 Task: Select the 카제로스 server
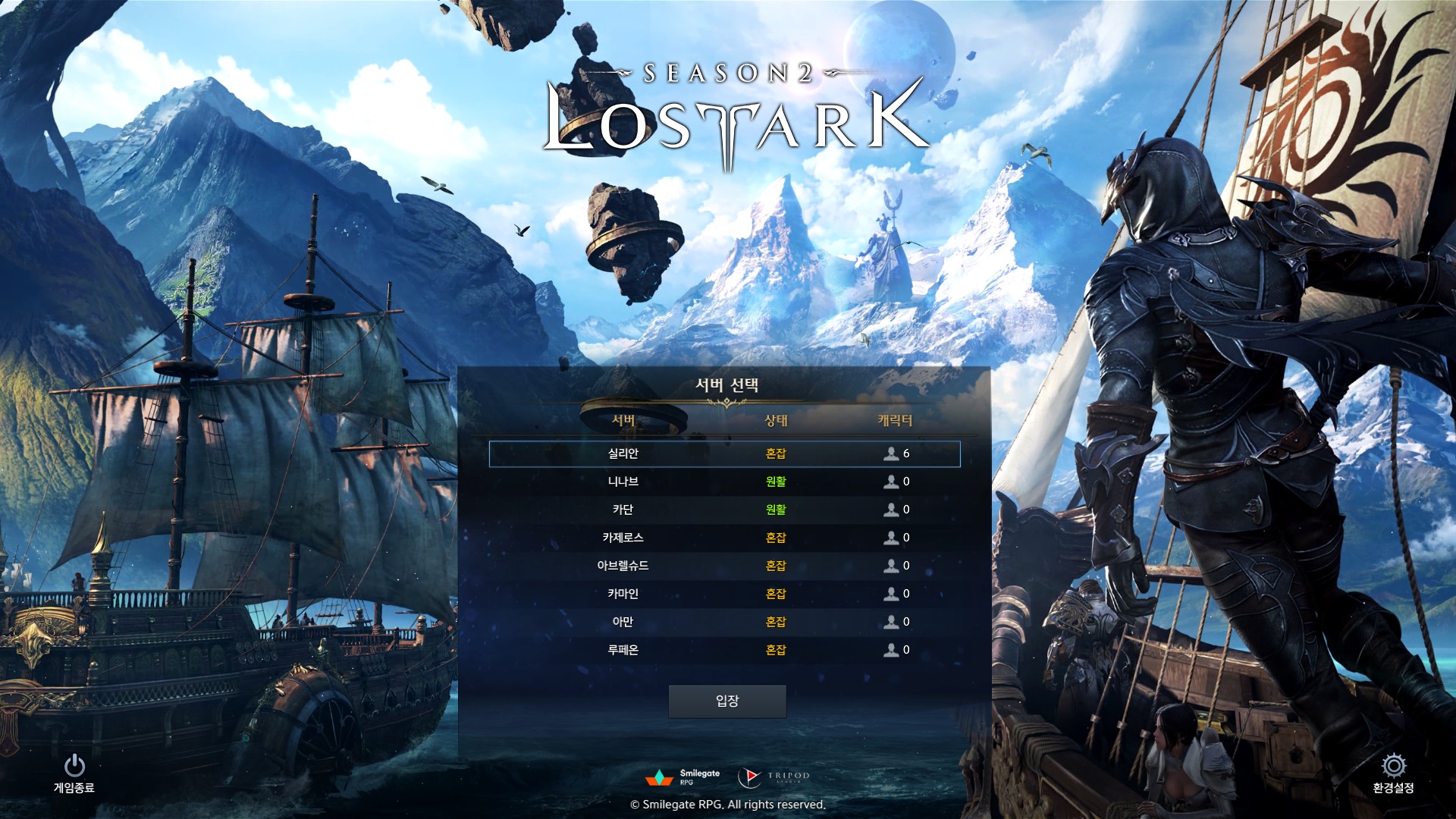(724, 538)
